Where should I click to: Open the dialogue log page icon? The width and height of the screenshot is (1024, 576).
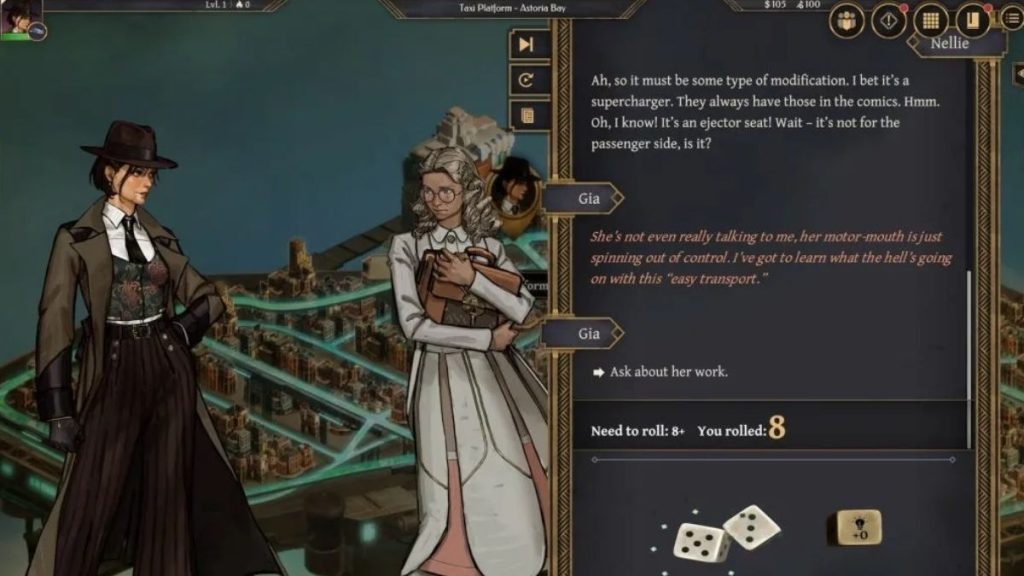coord(527,116)
